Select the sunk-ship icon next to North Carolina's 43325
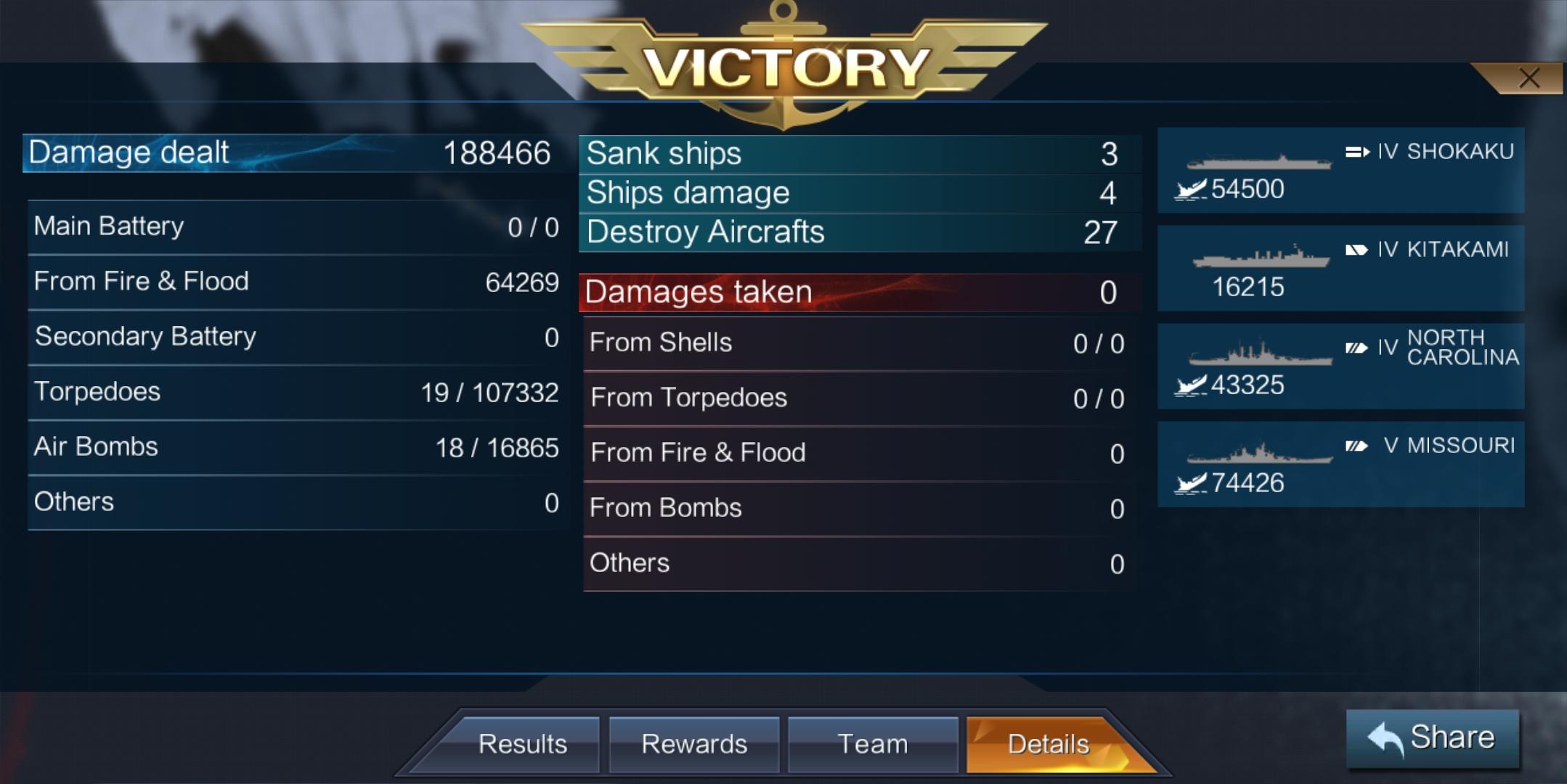This screenshot has width=1567, height=784. pyautogui.click(x=1189, y=386)
